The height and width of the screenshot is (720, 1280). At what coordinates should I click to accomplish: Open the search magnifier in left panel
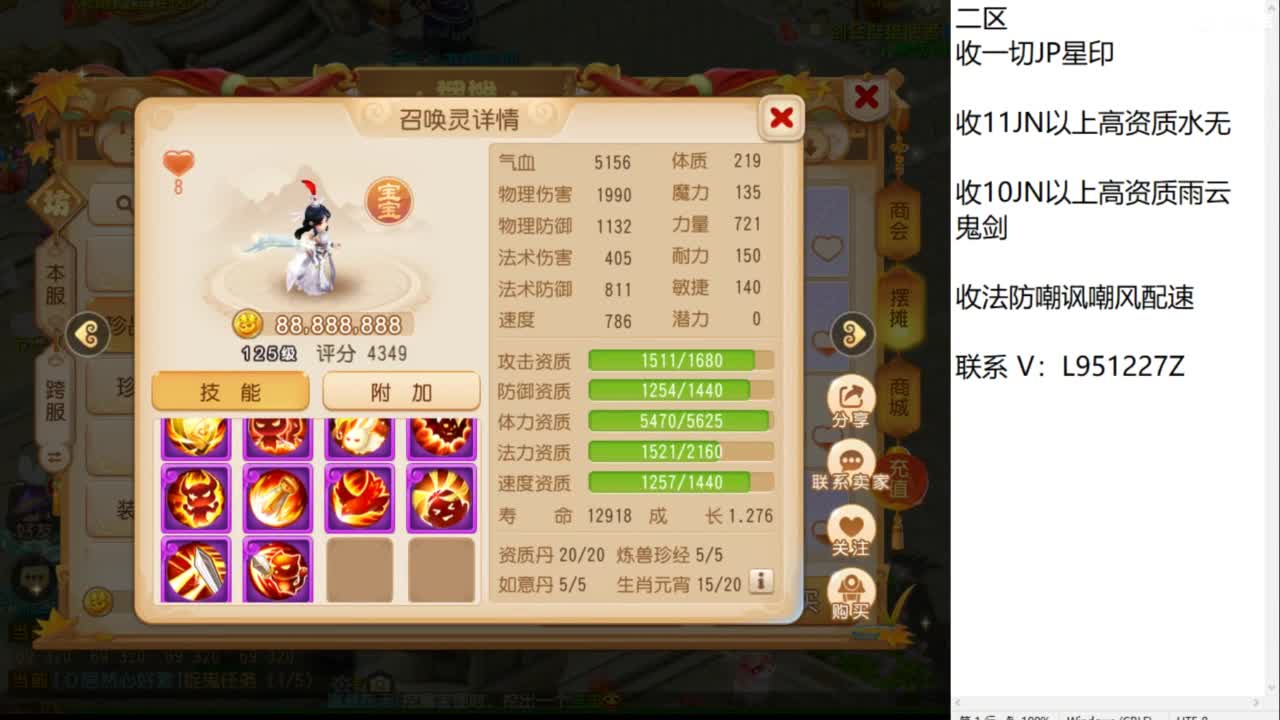(123, 203)
